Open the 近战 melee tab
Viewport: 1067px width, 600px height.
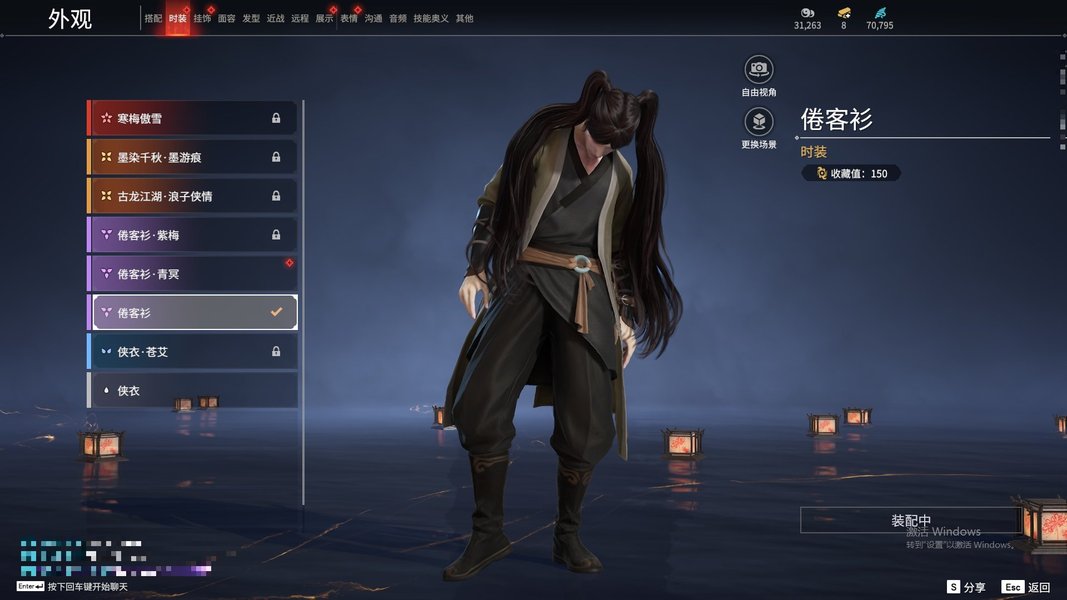[276, 19]
